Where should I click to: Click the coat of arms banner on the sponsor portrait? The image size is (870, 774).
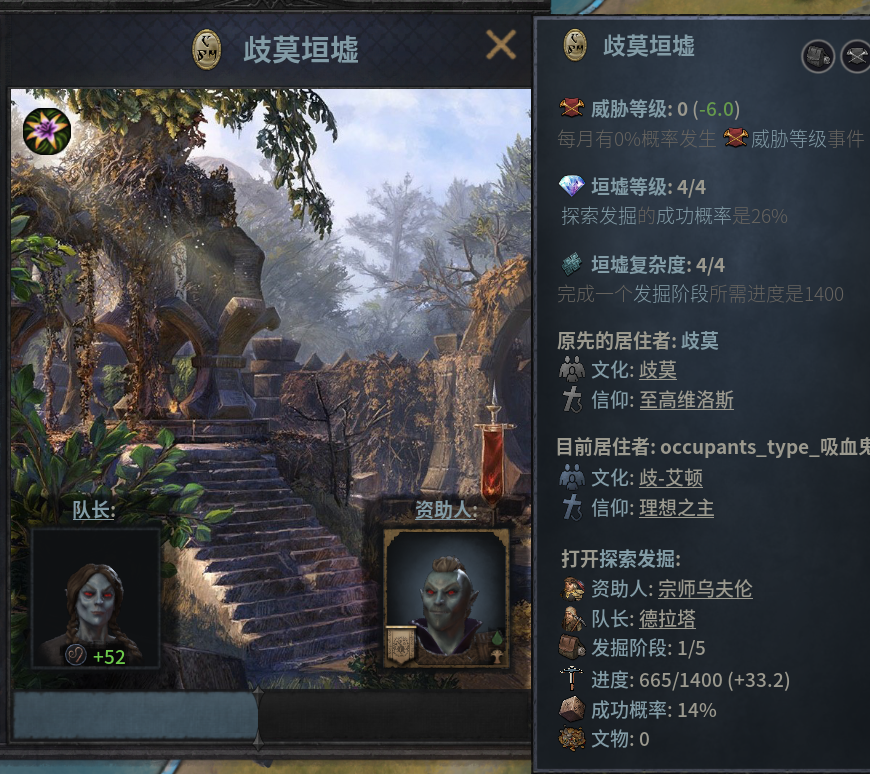(x=400, y=645)
